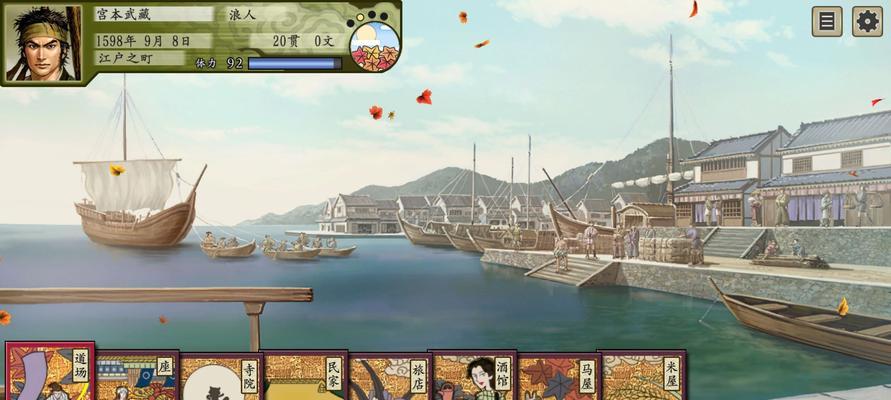The height and width of the screenshot is (400, 891).
Task: Open the gear settings button
Action: click(x=867, y=21)
